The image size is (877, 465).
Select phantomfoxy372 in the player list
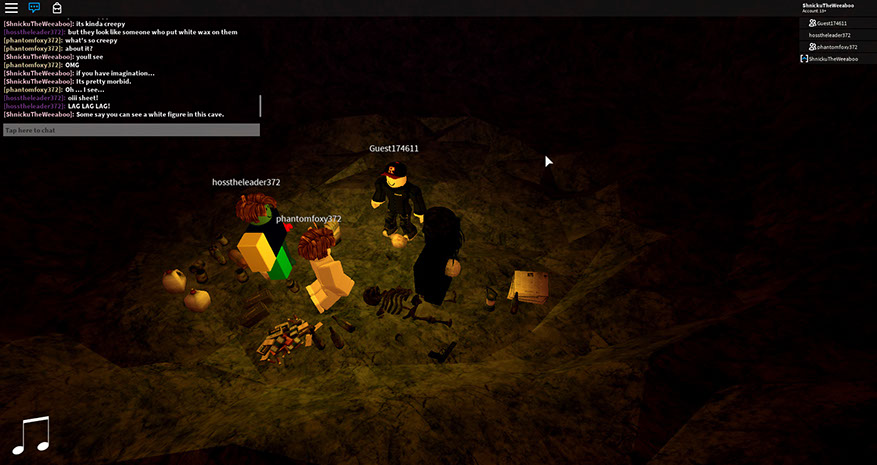(836, 47)
